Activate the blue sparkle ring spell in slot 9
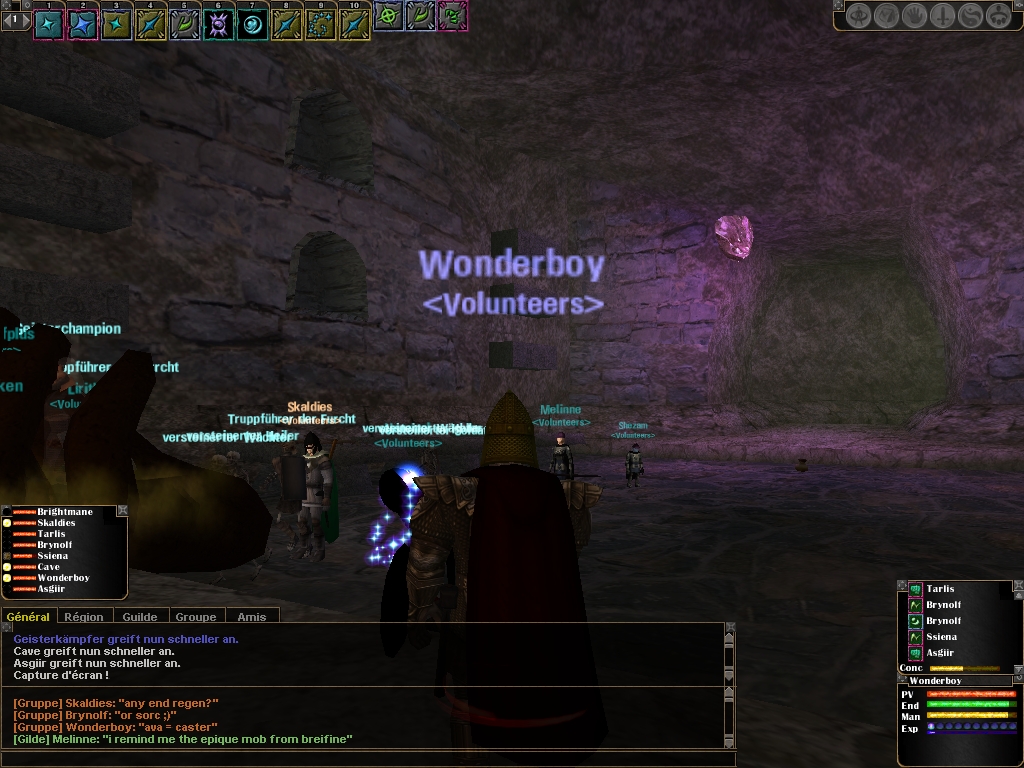This screenshot has height=768, width=1024. [x=320, y=23]
